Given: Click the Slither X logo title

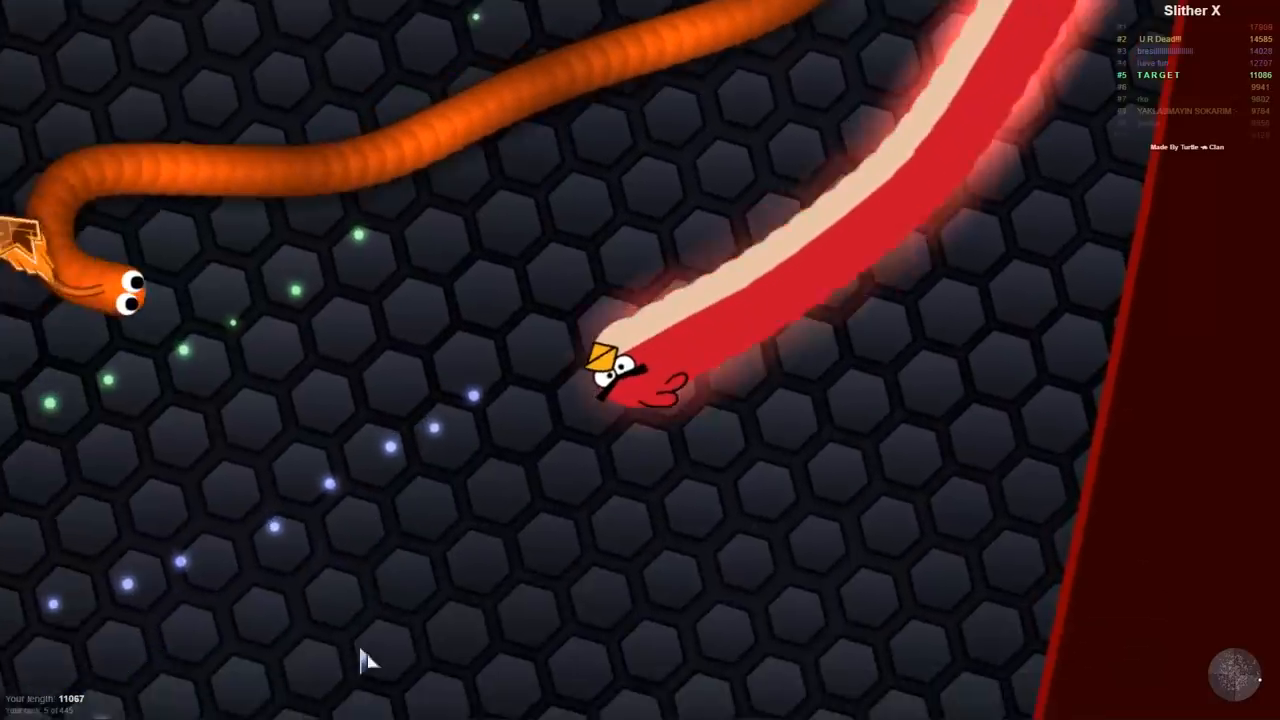Looking at the screenshot, I should (1191, 10).
